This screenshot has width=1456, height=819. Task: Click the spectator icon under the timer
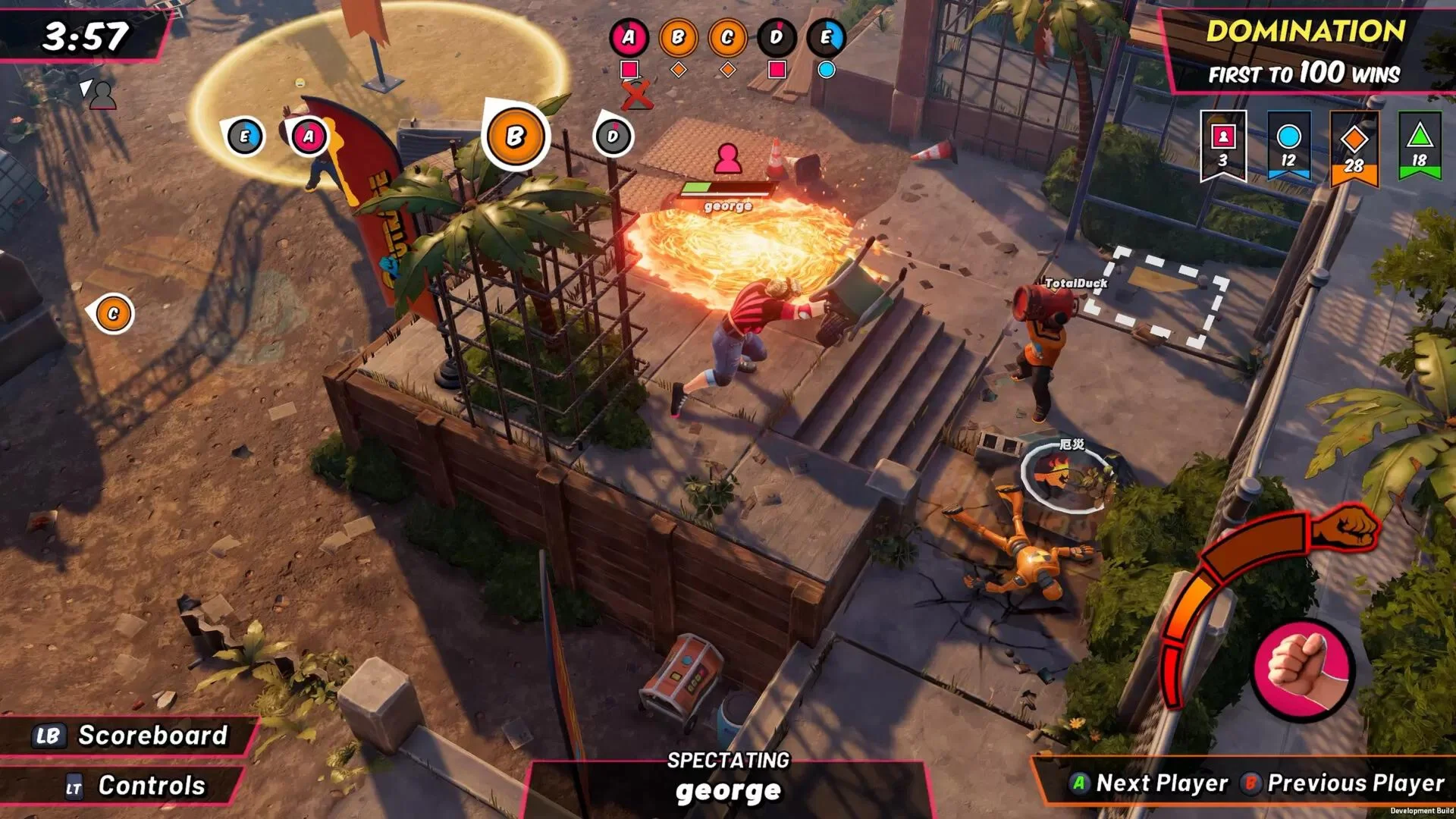(x=101, y=95)
